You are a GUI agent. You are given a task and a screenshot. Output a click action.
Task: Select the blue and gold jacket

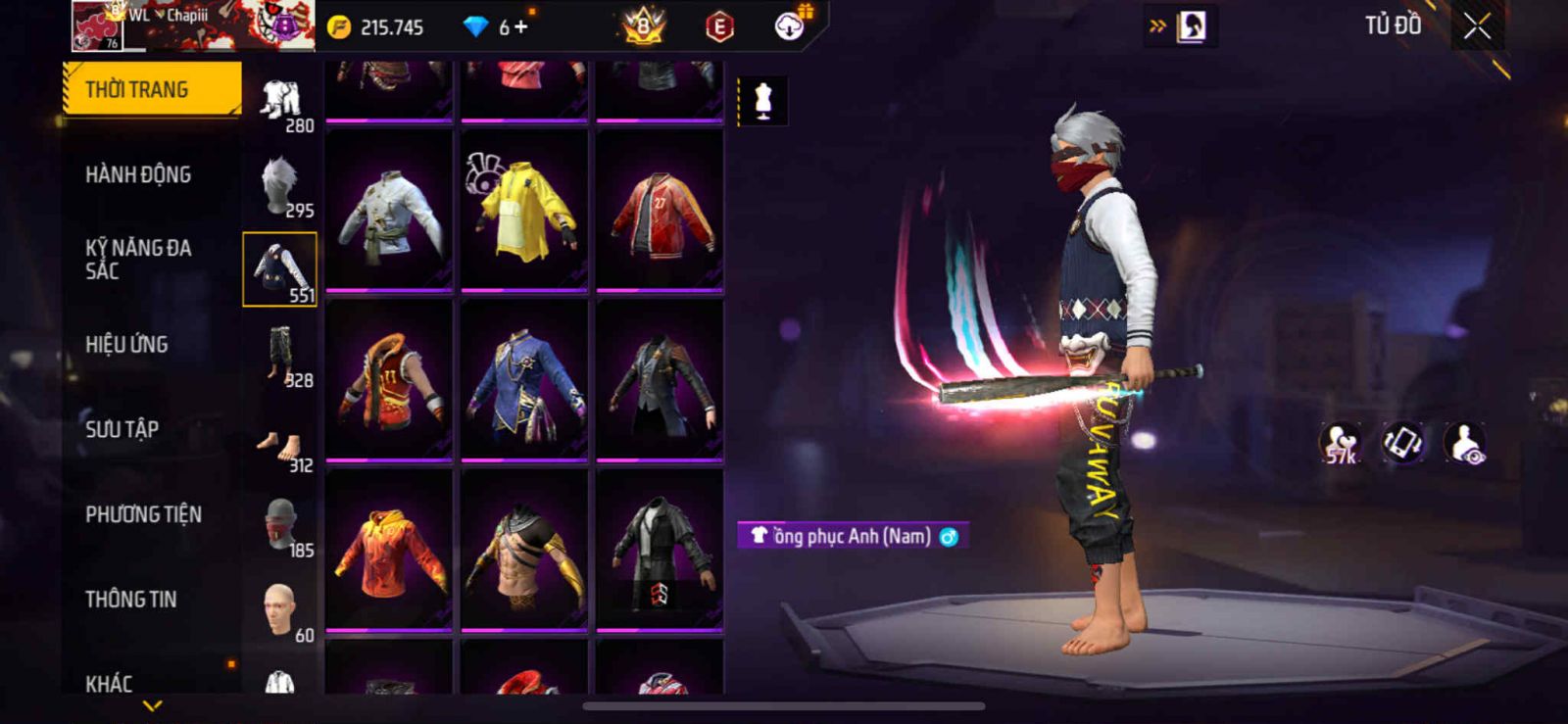point(524,380)
